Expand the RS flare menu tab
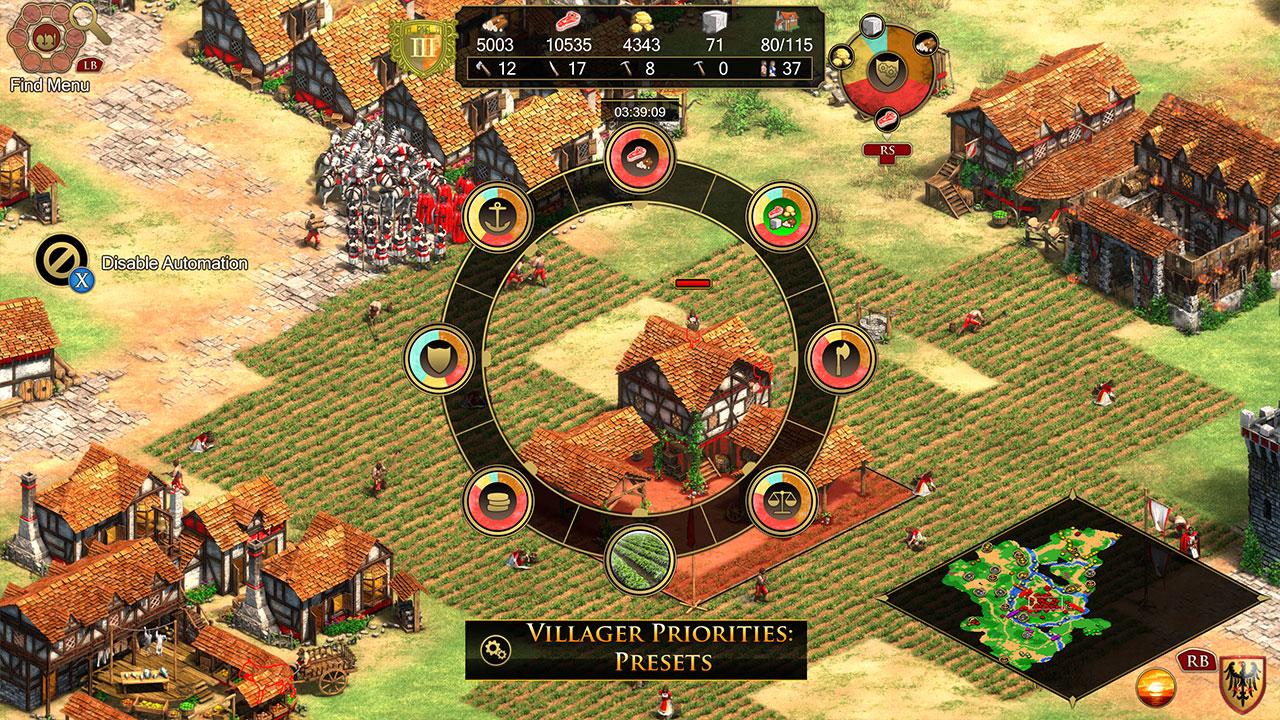This screenshot has width=1280, height=720. [x=886, y=150]
